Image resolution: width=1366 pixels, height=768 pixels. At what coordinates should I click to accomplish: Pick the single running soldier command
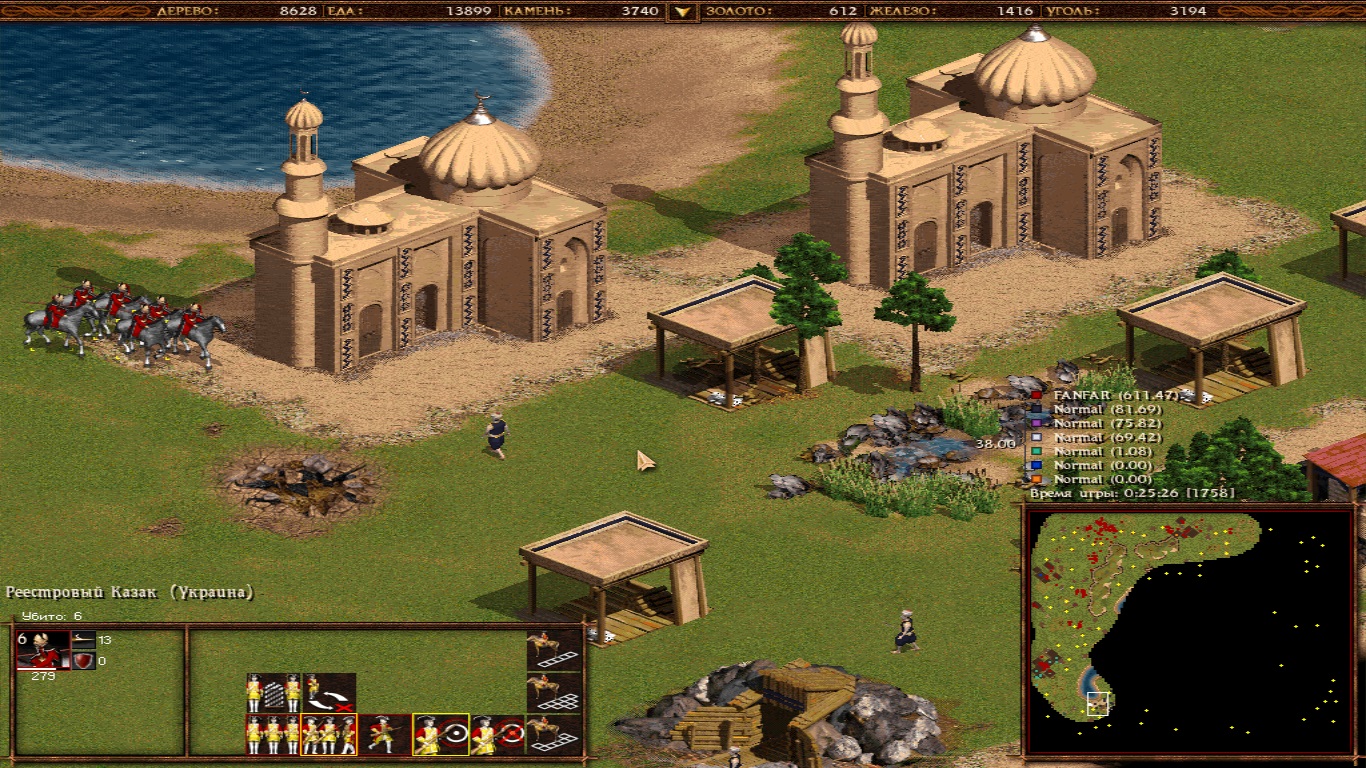tap(384, 735)
